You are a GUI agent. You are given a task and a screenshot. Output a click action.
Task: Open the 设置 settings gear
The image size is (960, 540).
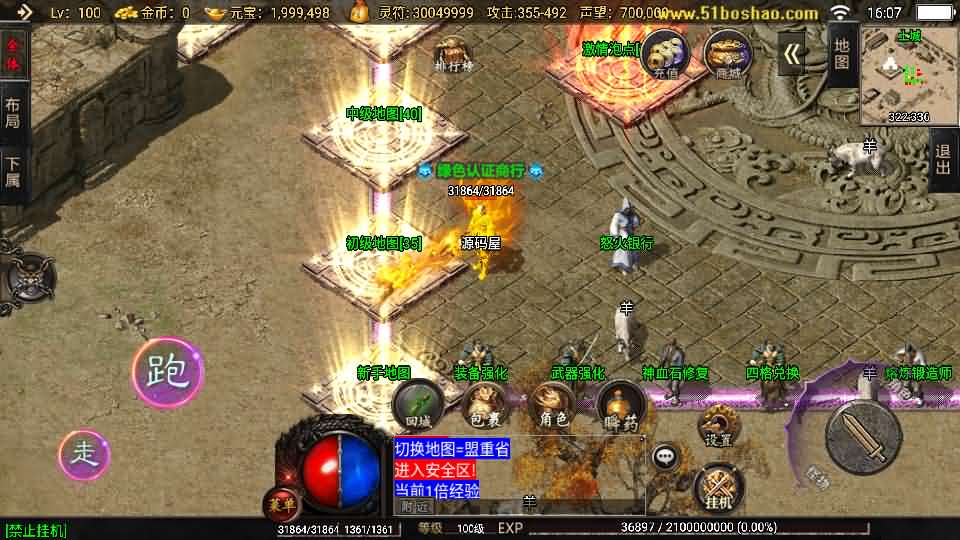pos(717,426)
